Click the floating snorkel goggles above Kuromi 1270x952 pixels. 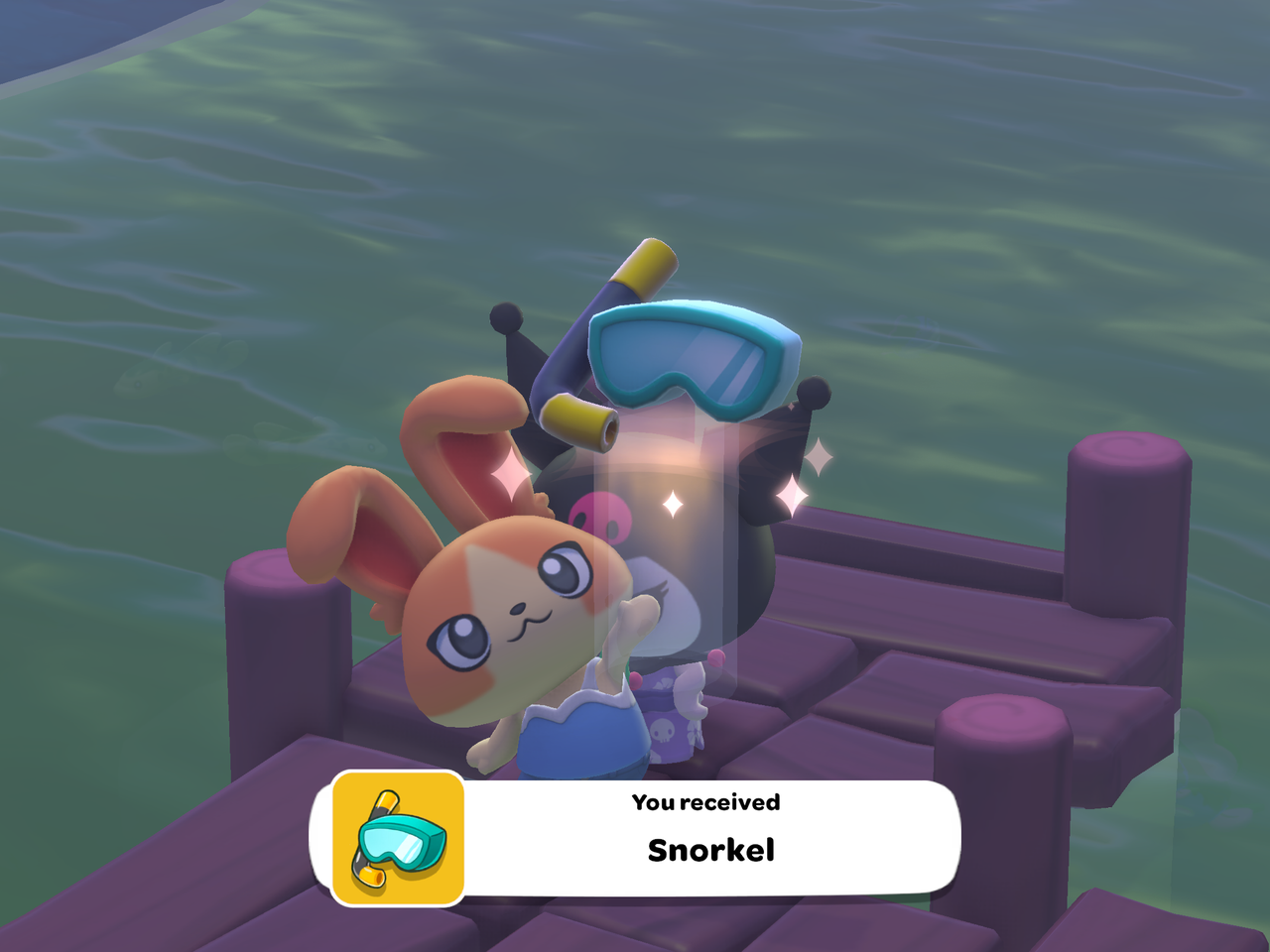(x=695, y=362)
